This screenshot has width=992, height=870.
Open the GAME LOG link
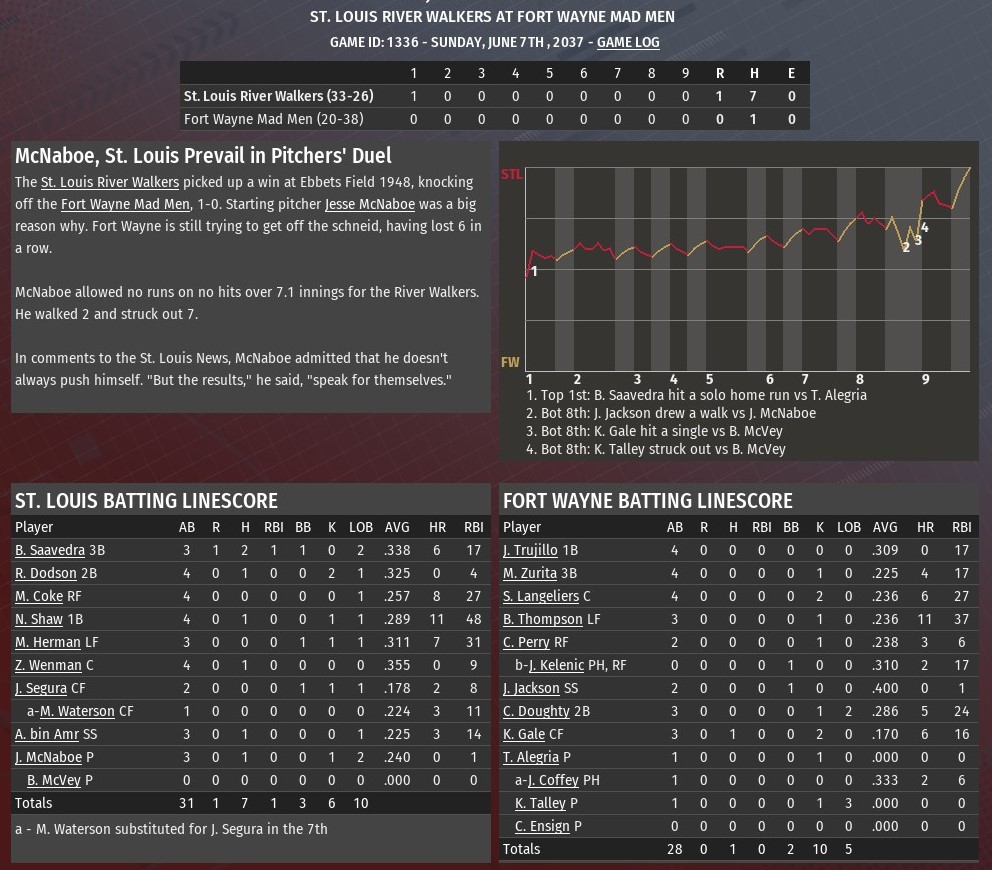[x=628, y=42]
